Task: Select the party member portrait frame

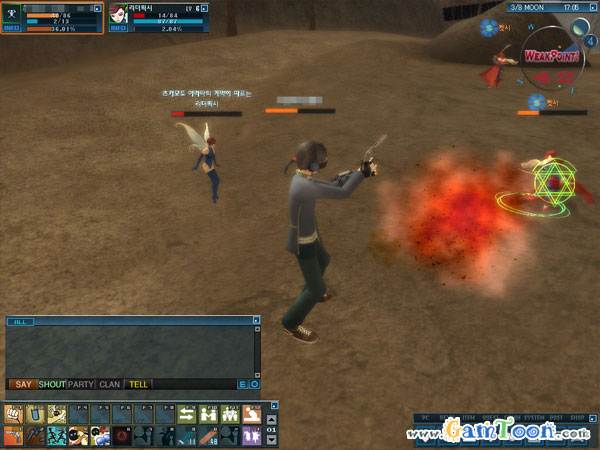Action: [118, 13]
